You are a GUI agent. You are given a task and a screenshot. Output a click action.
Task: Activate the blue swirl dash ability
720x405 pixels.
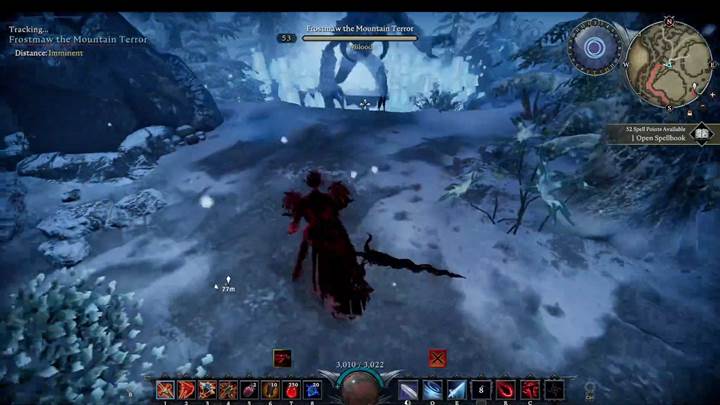[433, 389]
